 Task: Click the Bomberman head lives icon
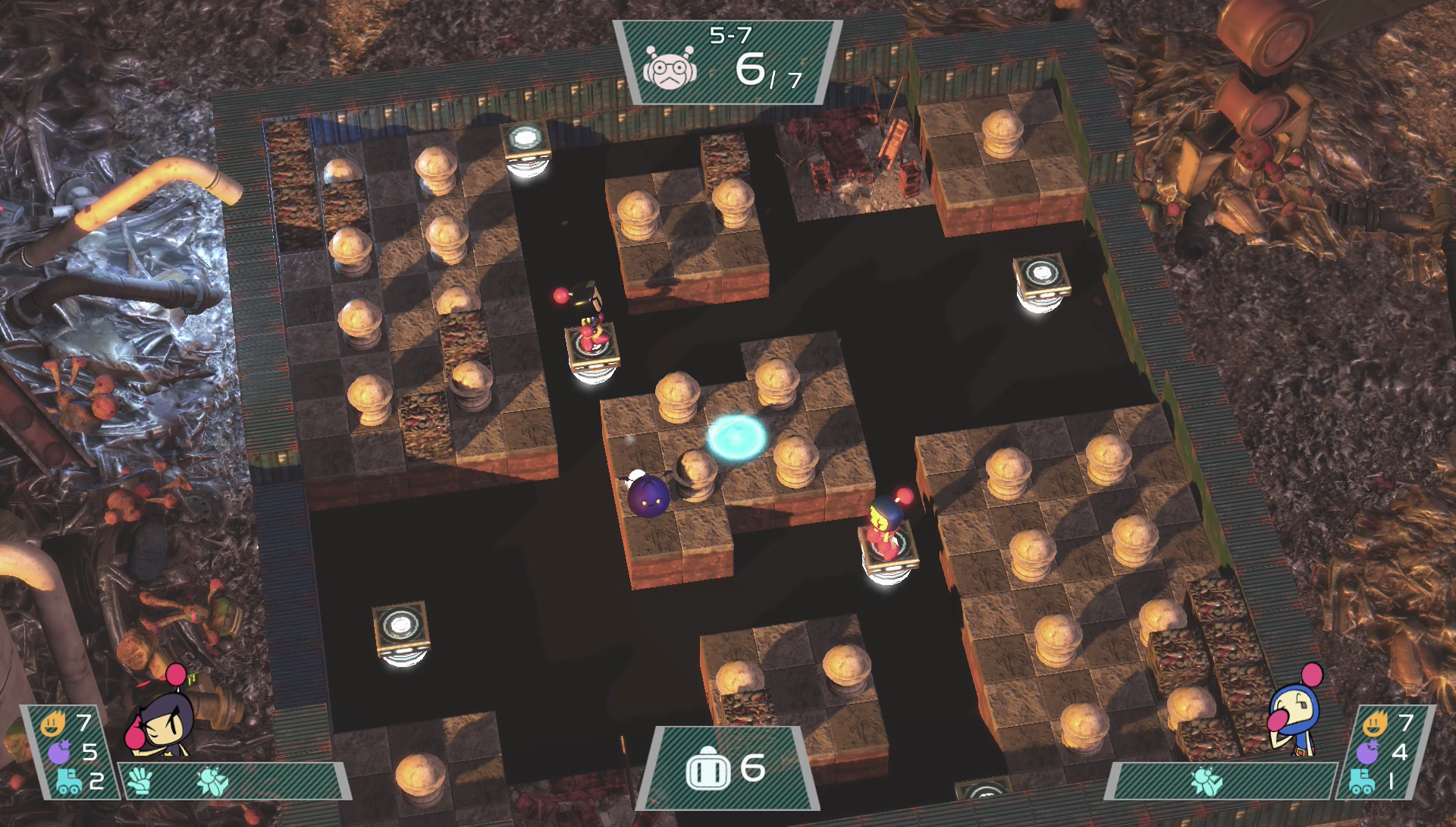[x=707, y=770]
